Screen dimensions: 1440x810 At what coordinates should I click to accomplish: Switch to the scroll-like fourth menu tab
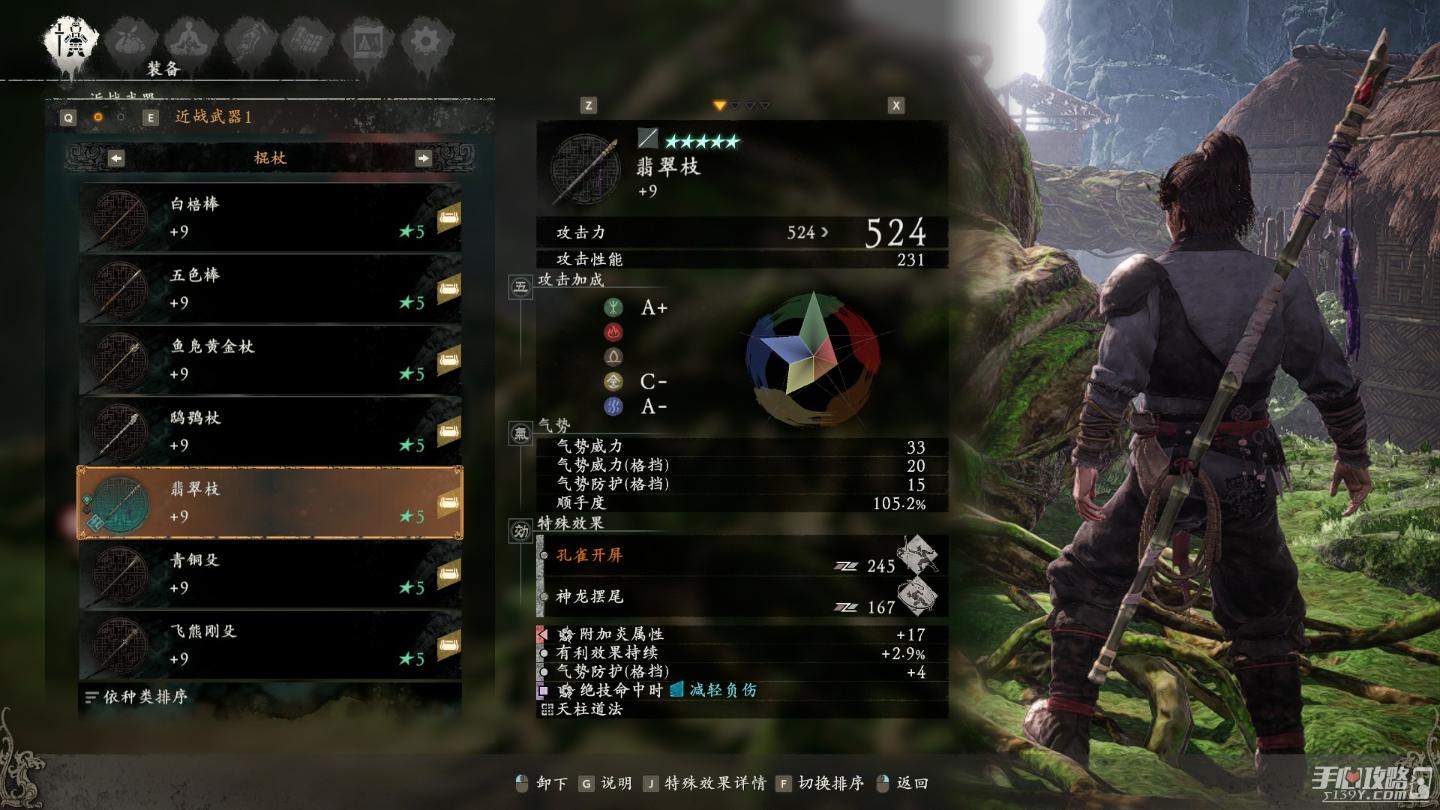[247, 42]
